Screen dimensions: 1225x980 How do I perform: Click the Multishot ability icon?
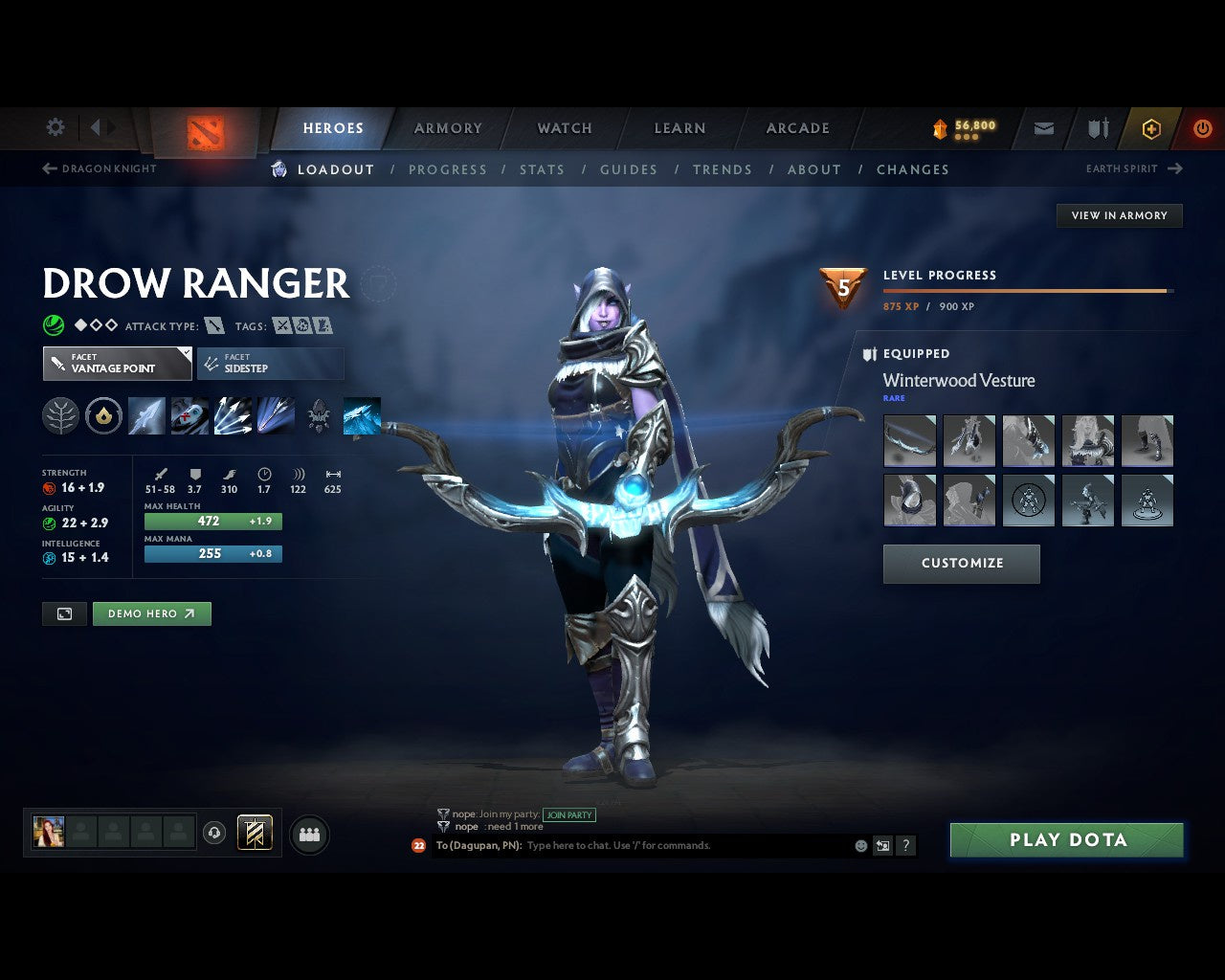(233, 415)
